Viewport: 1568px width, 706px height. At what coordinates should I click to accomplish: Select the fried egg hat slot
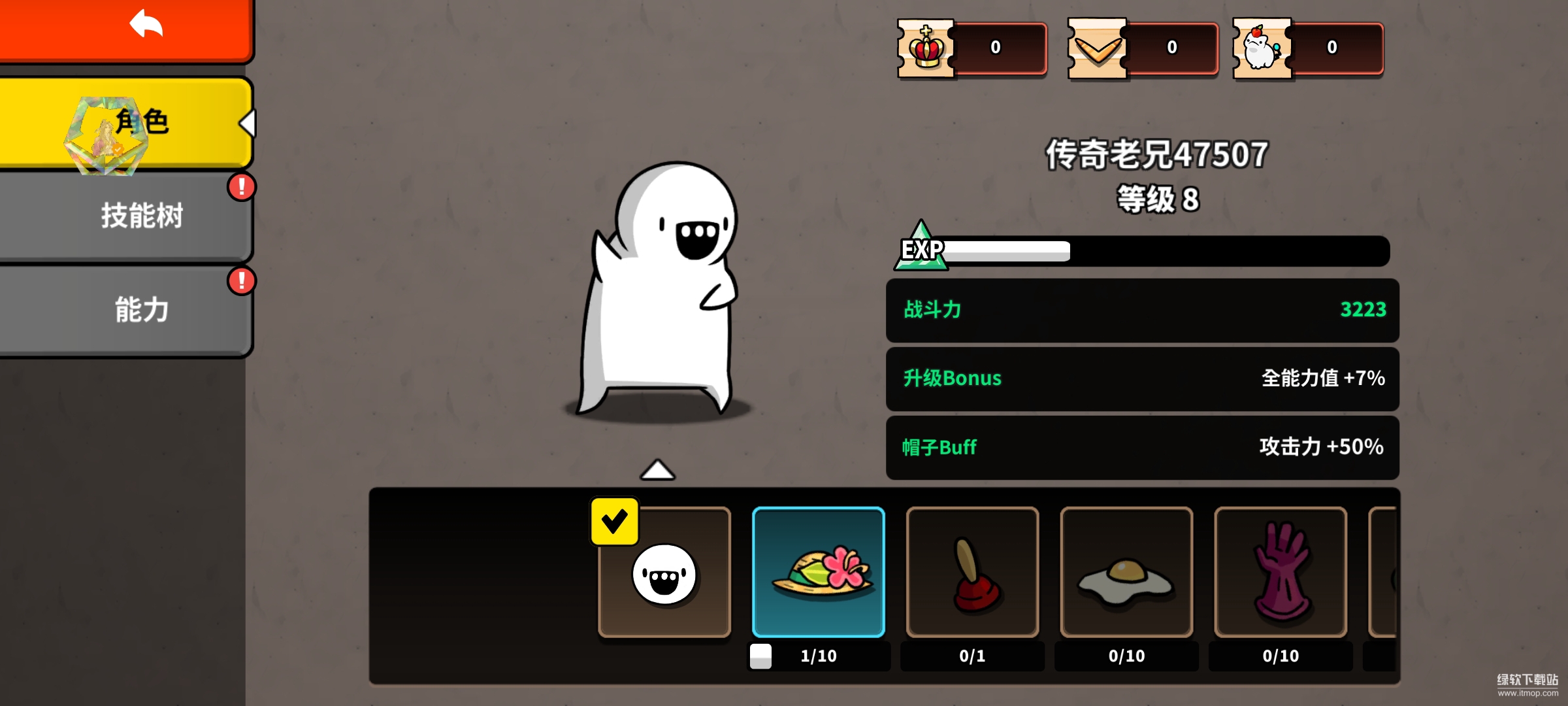1127,573
